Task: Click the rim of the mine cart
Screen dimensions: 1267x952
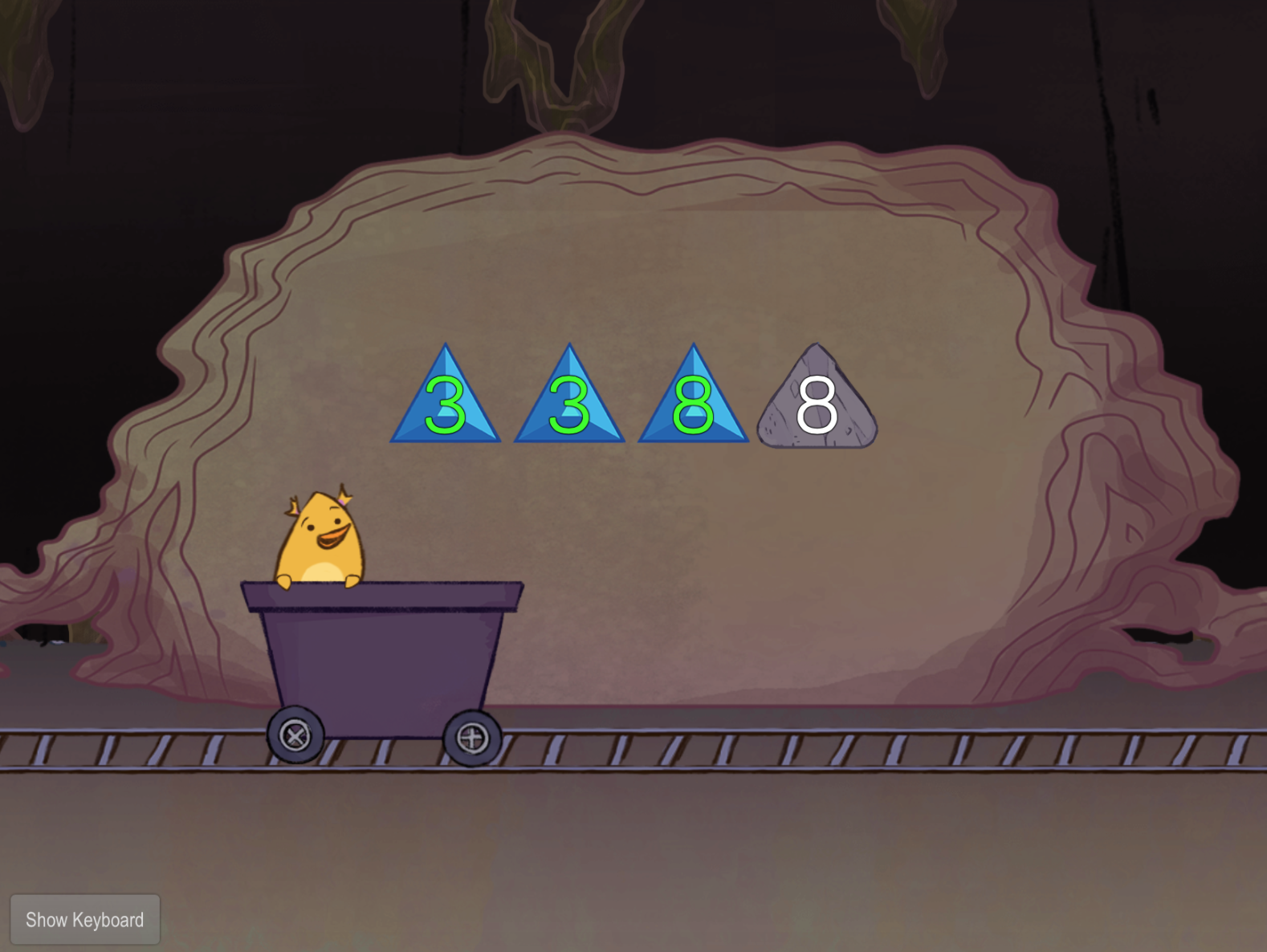Action: pos(381,594)
